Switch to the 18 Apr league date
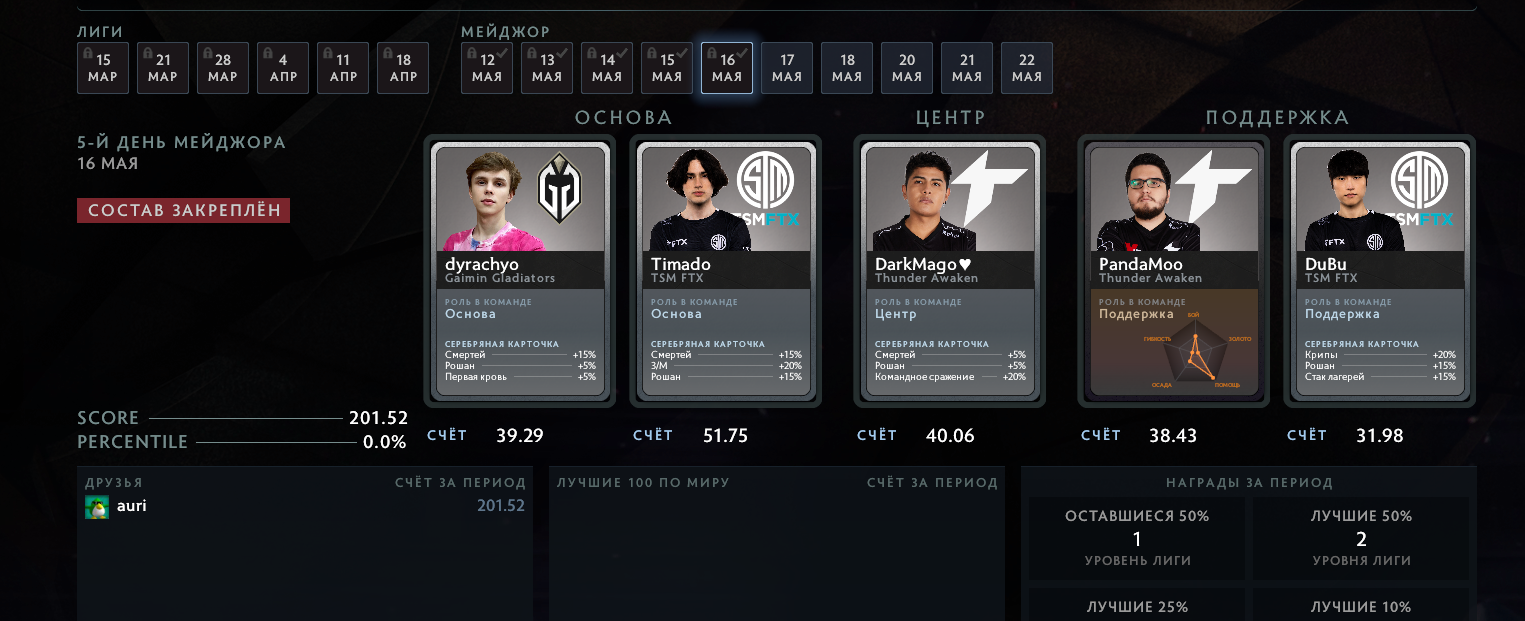Image resolution: width=1525 pixels, height=621 pixels. 403,68
